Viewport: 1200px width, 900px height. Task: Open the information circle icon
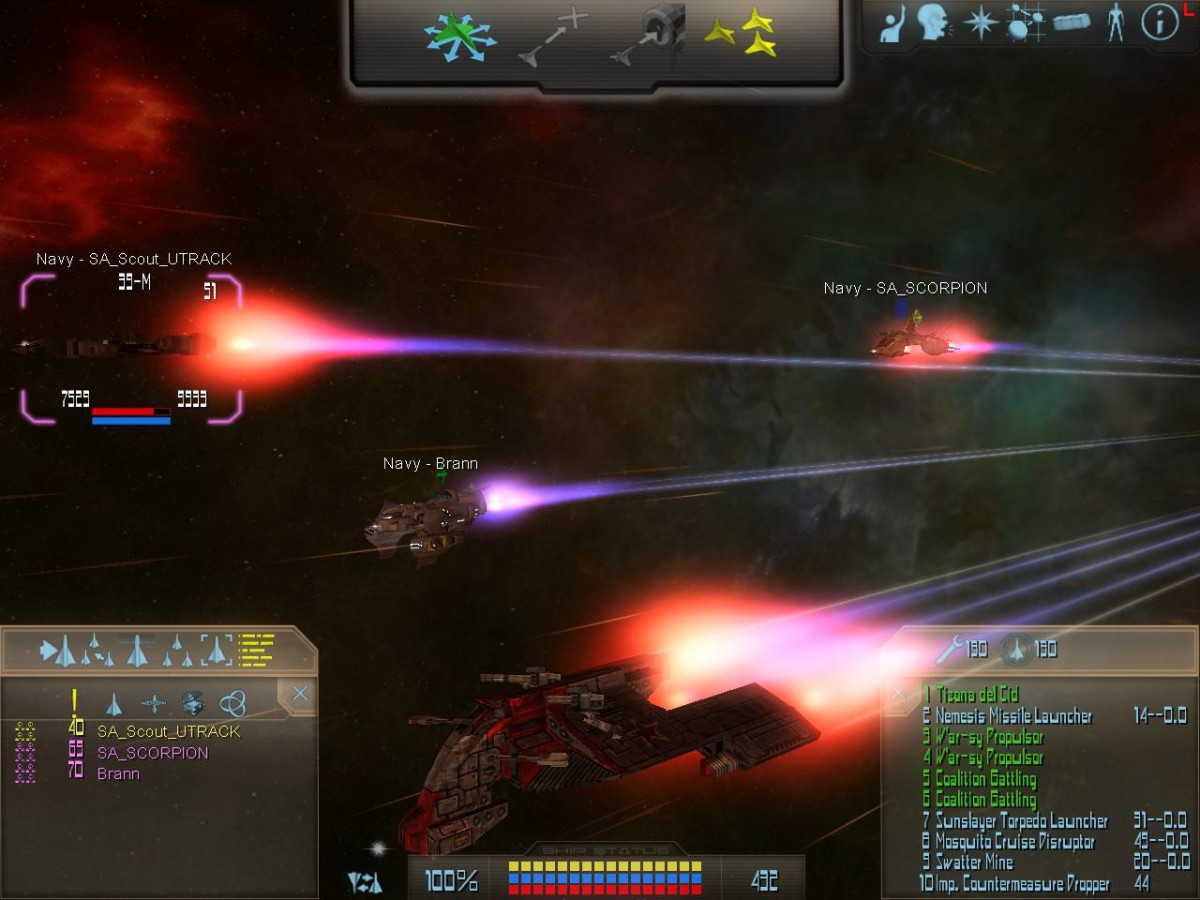point(1160,22)
